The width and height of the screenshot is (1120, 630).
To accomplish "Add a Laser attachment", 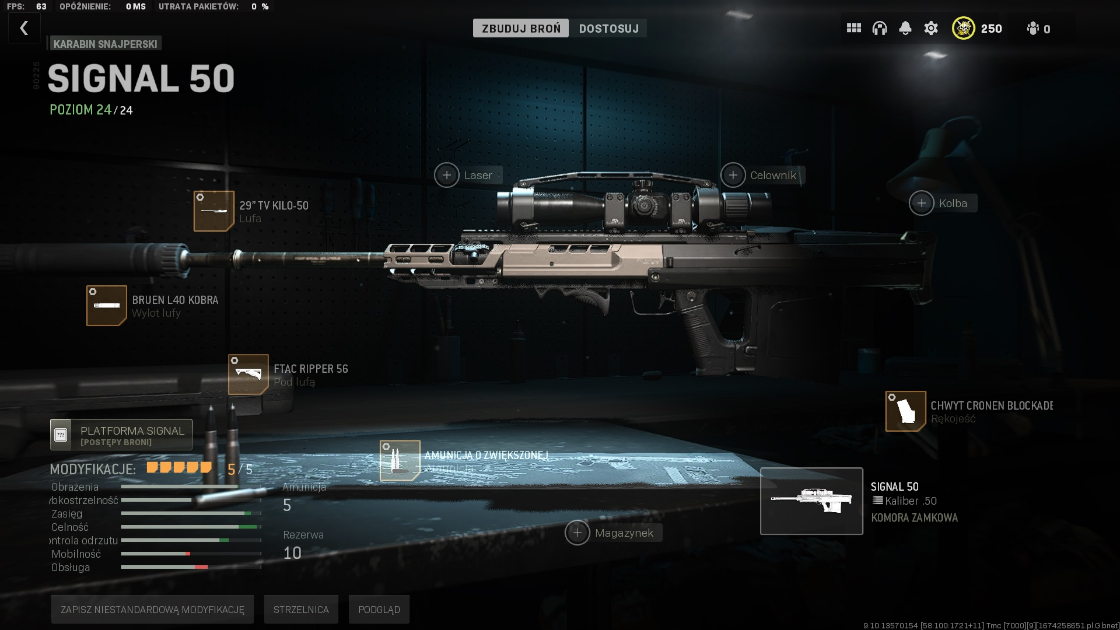I will [447, 175].
